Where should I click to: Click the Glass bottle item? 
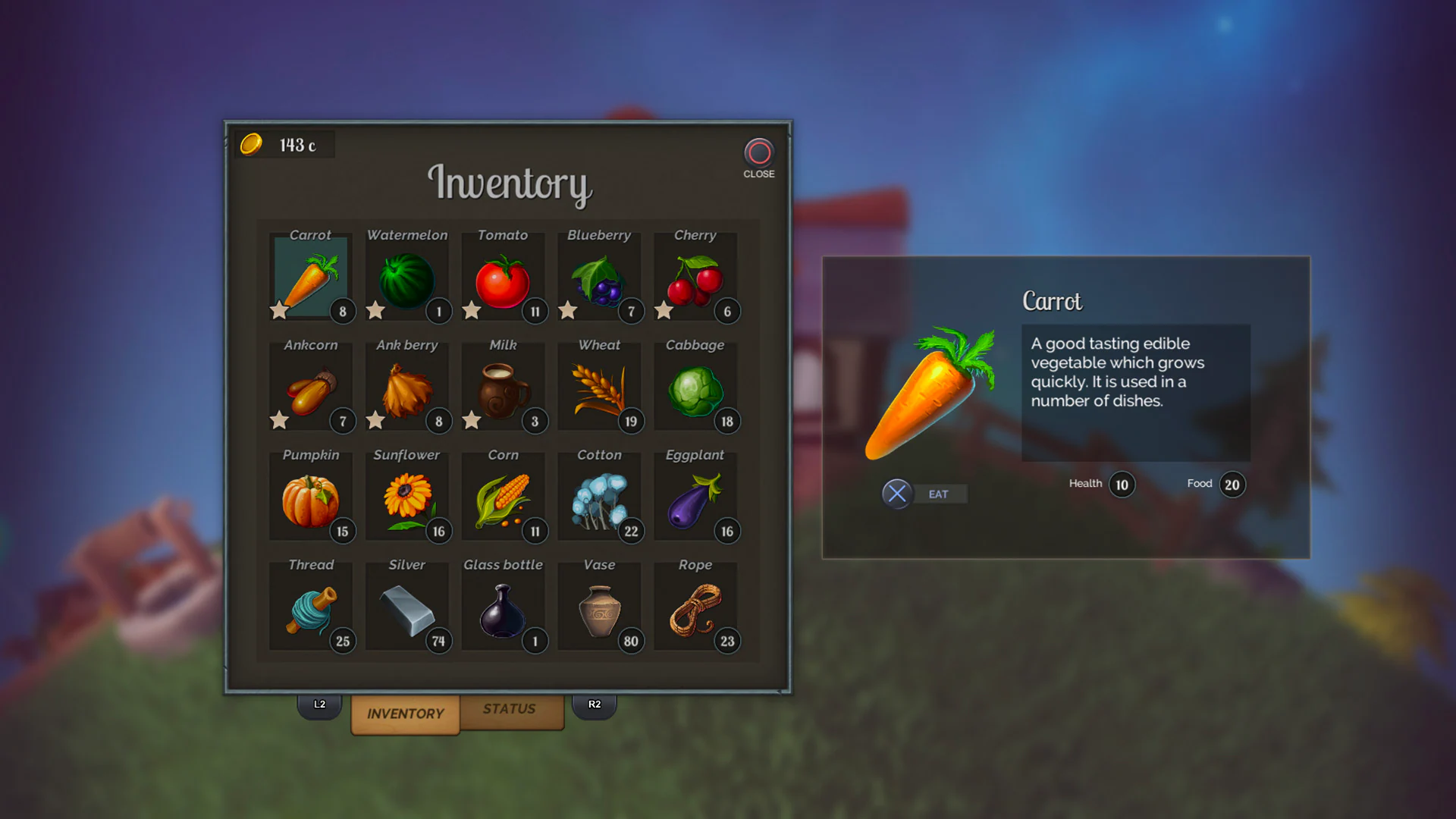pos(503,608)
